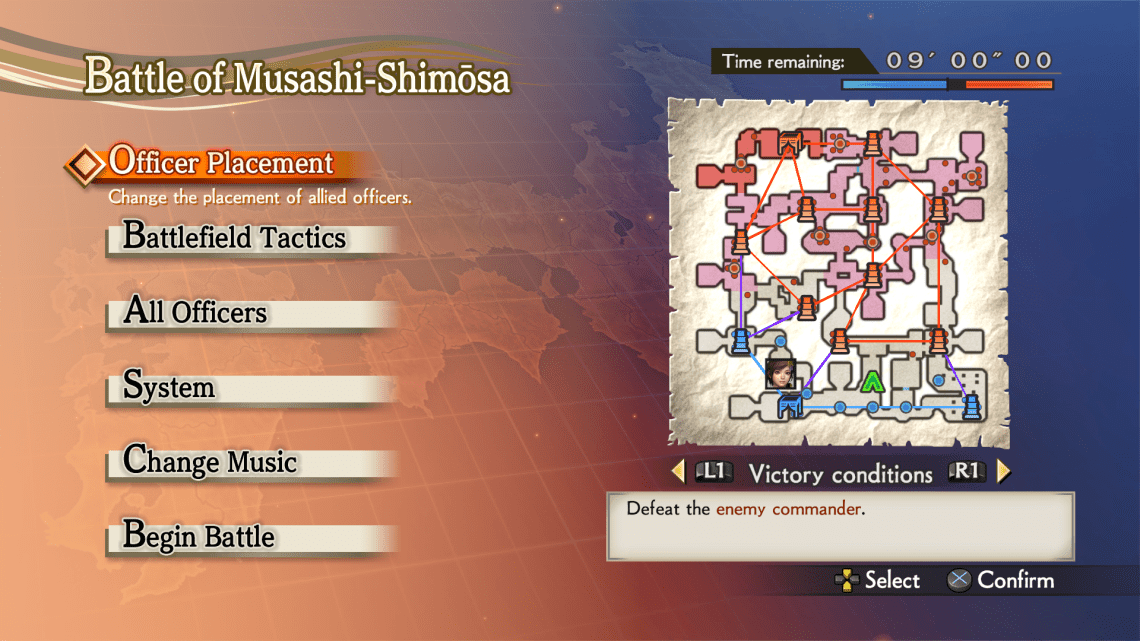Image resolution: width=1140 pixels, height=641 pixels.
Task: Select Change Music
Action: click(x=210, y=462)
